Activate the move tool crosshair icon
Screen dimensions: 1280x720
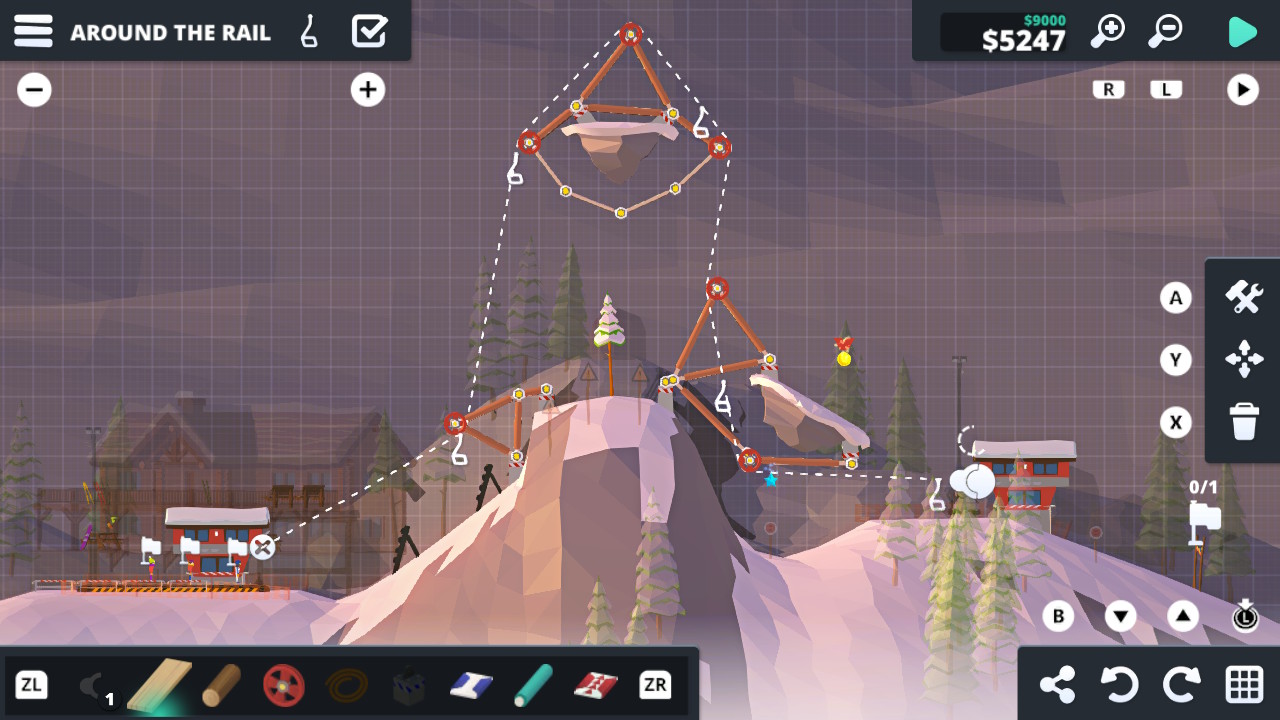pyautogui.click(x=1243, y=360)
